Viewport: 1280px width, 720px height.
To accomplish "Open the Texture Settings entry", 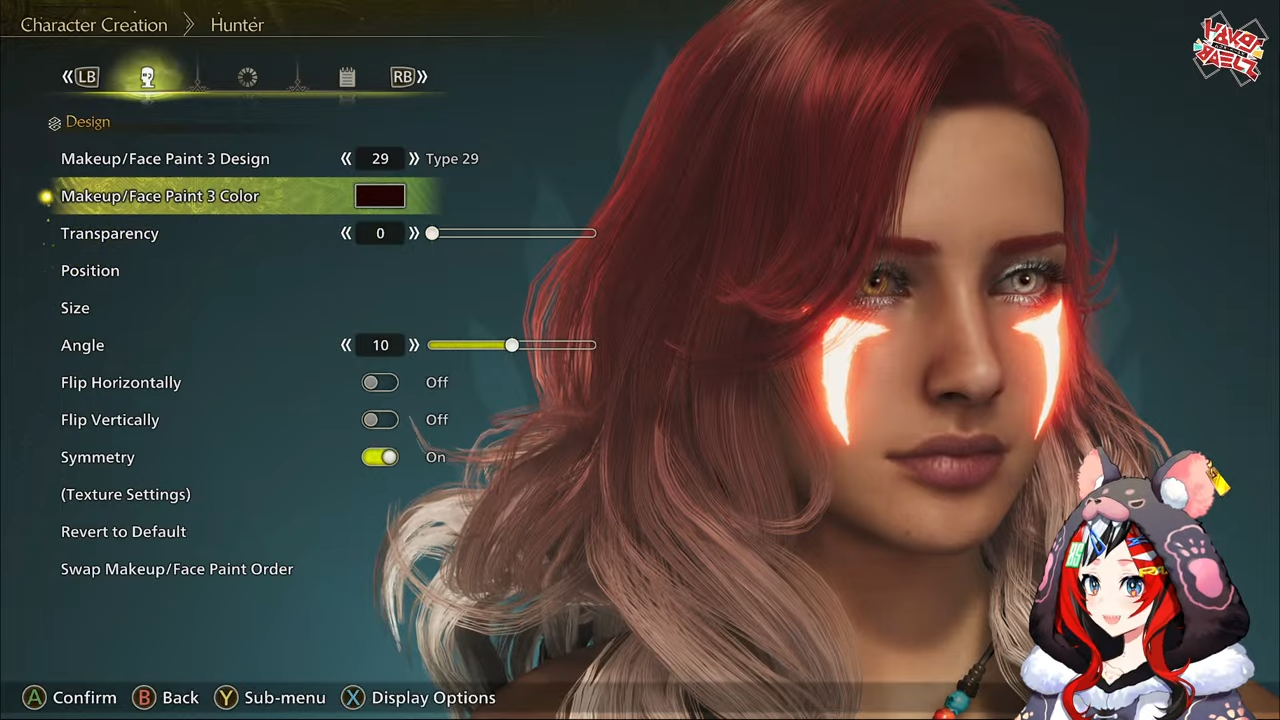I will 125,494.
